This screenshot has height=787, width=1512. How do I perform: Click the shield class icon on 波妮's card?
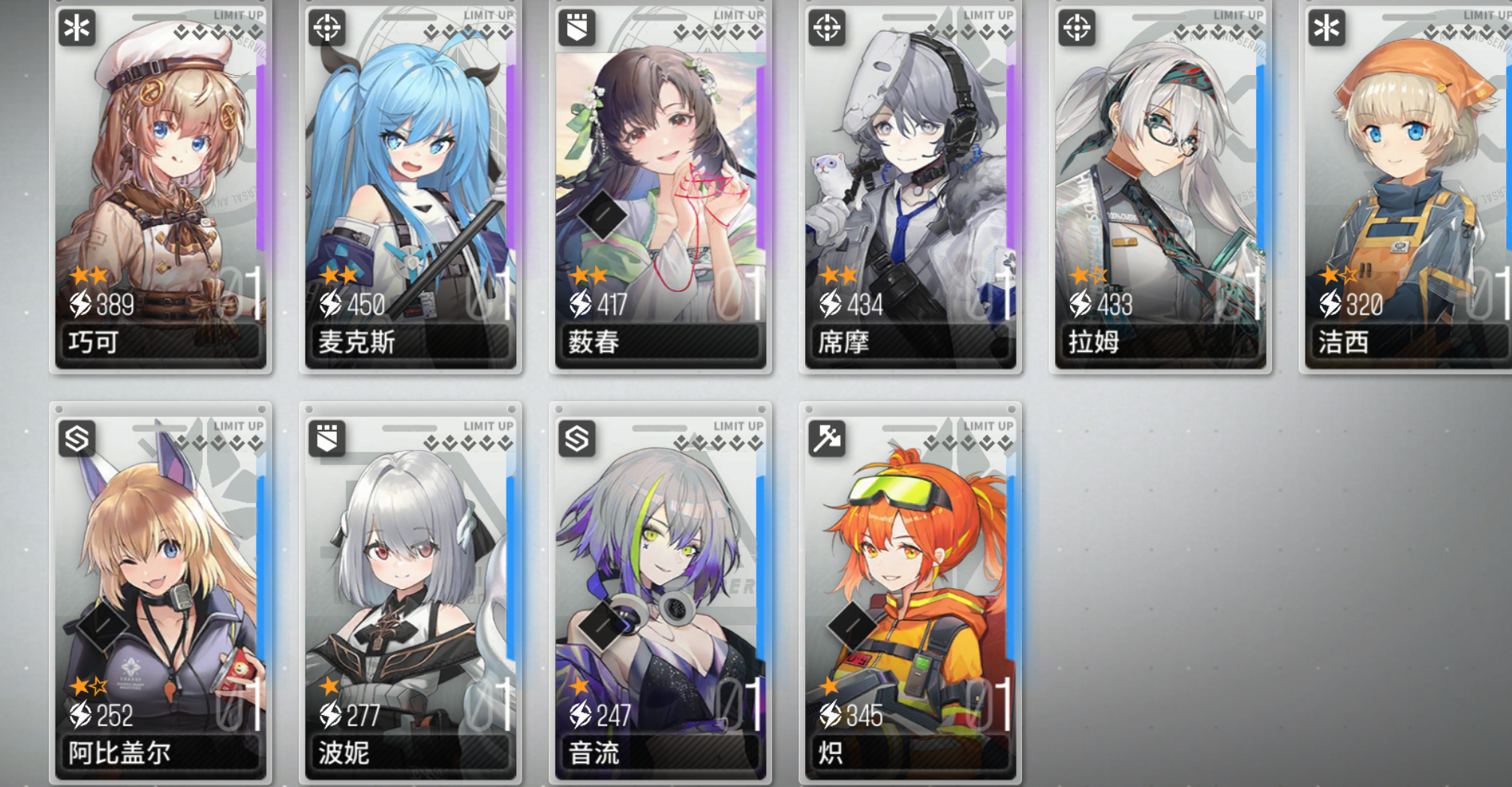click(326, 437)
